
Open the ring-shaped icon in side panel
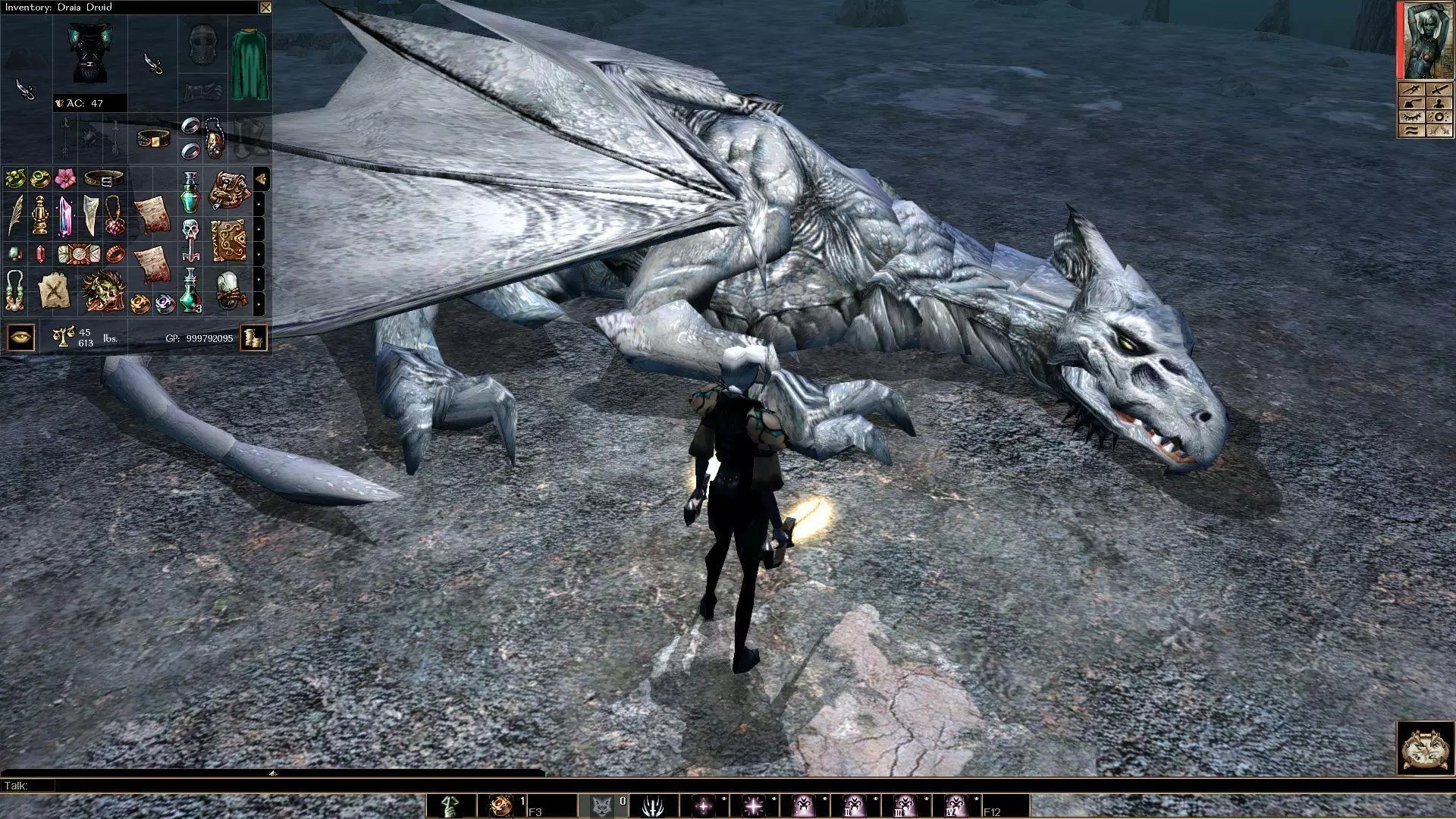[1439, 116]
